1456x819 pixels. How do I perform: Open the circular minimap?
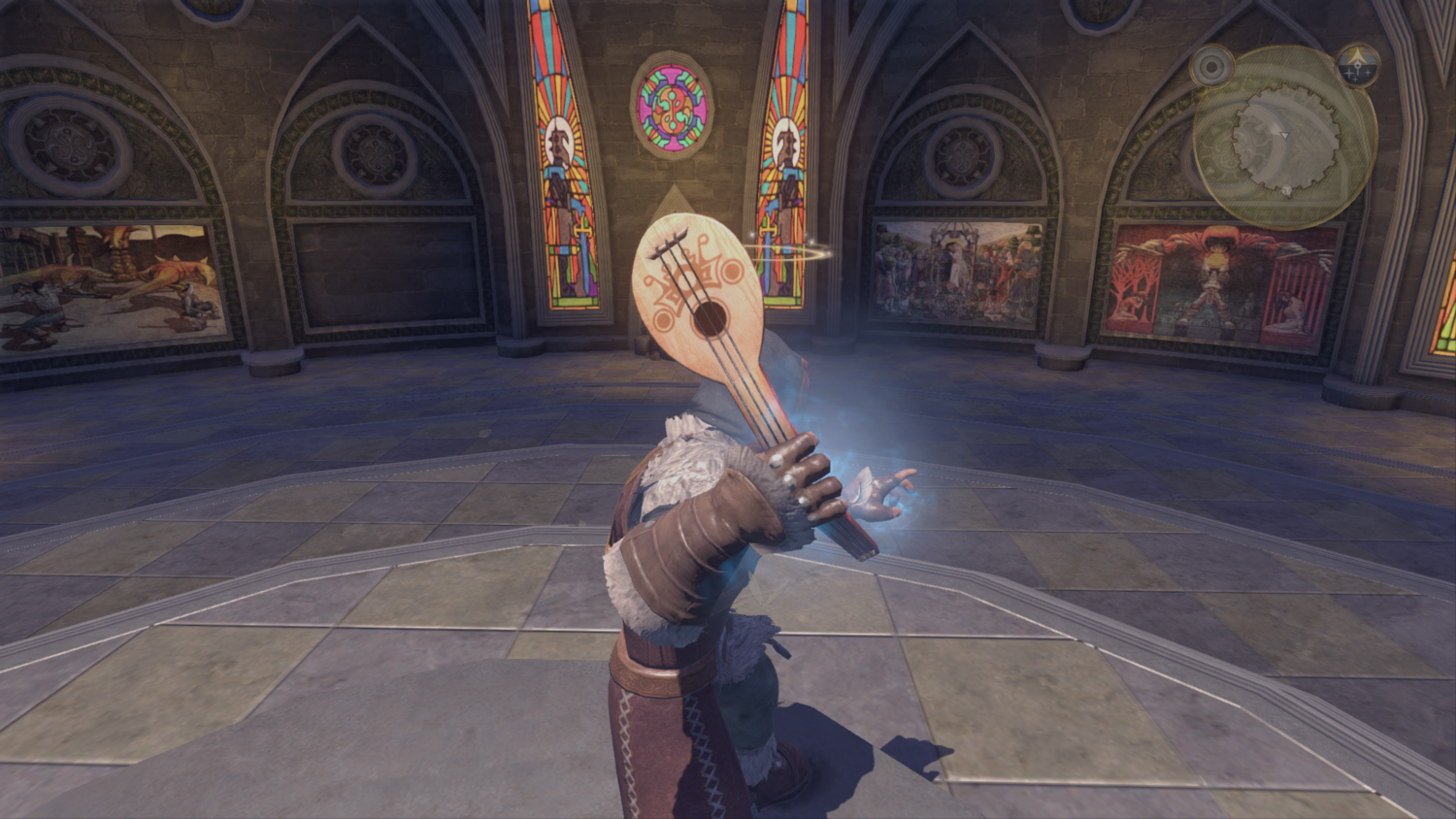pos(1285,137)
